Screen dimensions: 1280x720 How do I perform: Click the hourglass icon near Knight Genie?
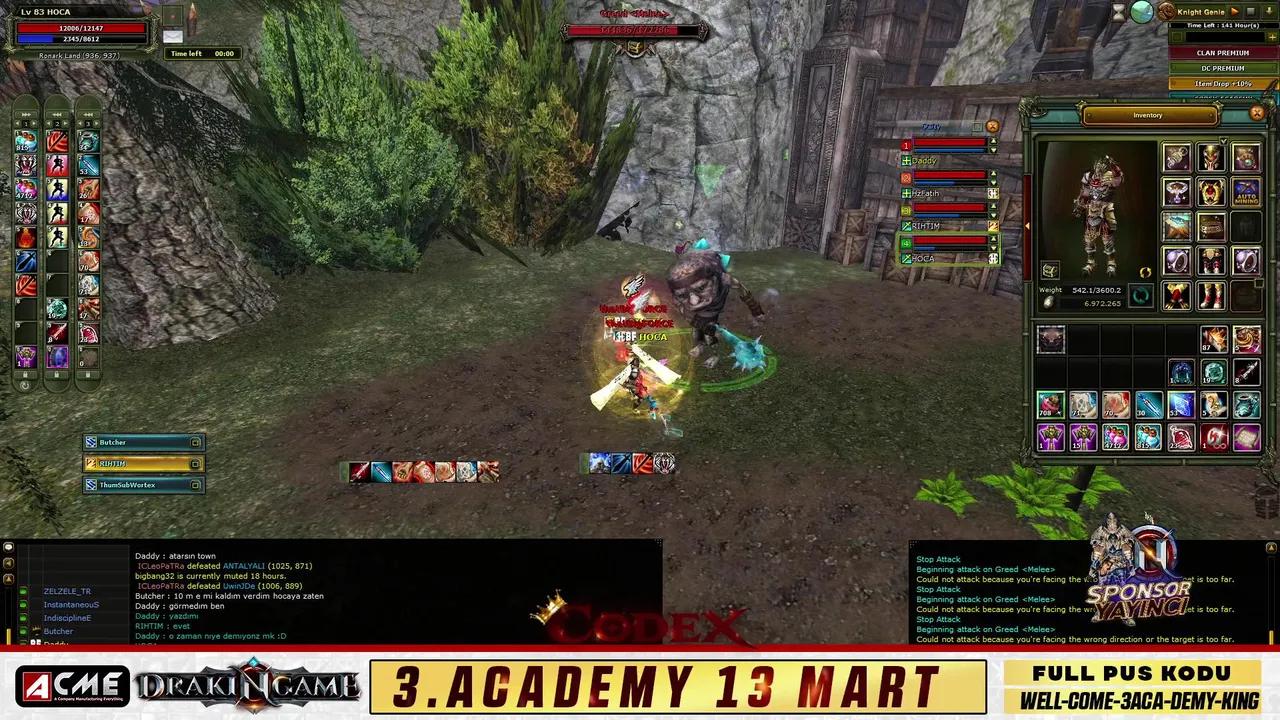click(1119, 12)
